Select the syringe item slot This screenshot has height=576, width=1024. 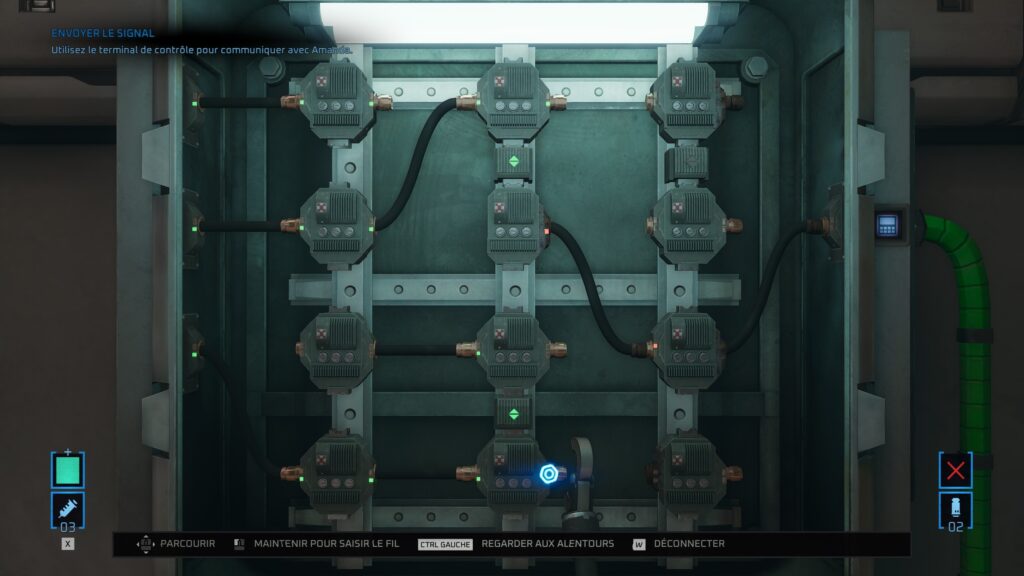(68, 509)
